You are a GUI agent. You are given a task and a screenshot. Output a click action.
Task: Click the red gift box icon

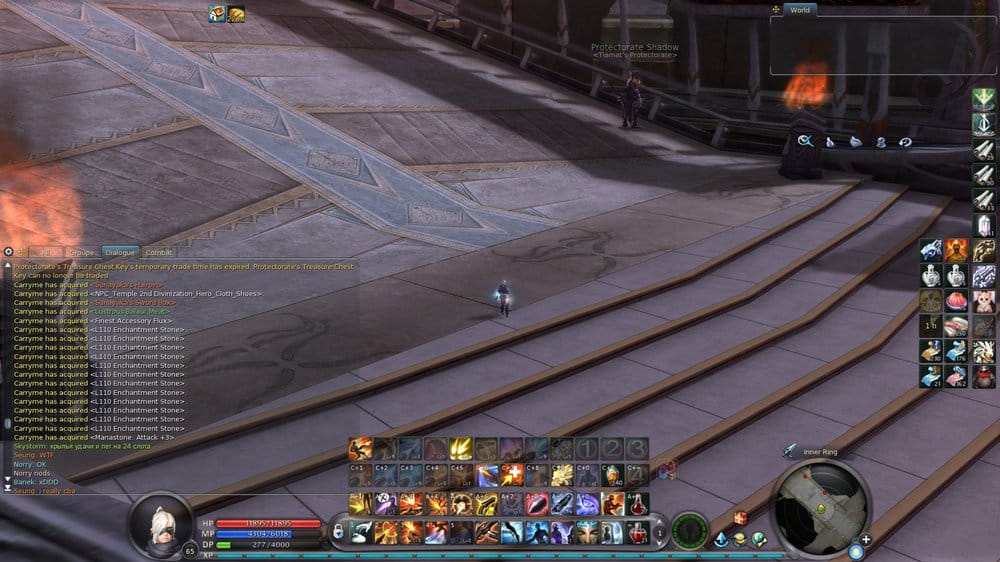coord(741,517)
